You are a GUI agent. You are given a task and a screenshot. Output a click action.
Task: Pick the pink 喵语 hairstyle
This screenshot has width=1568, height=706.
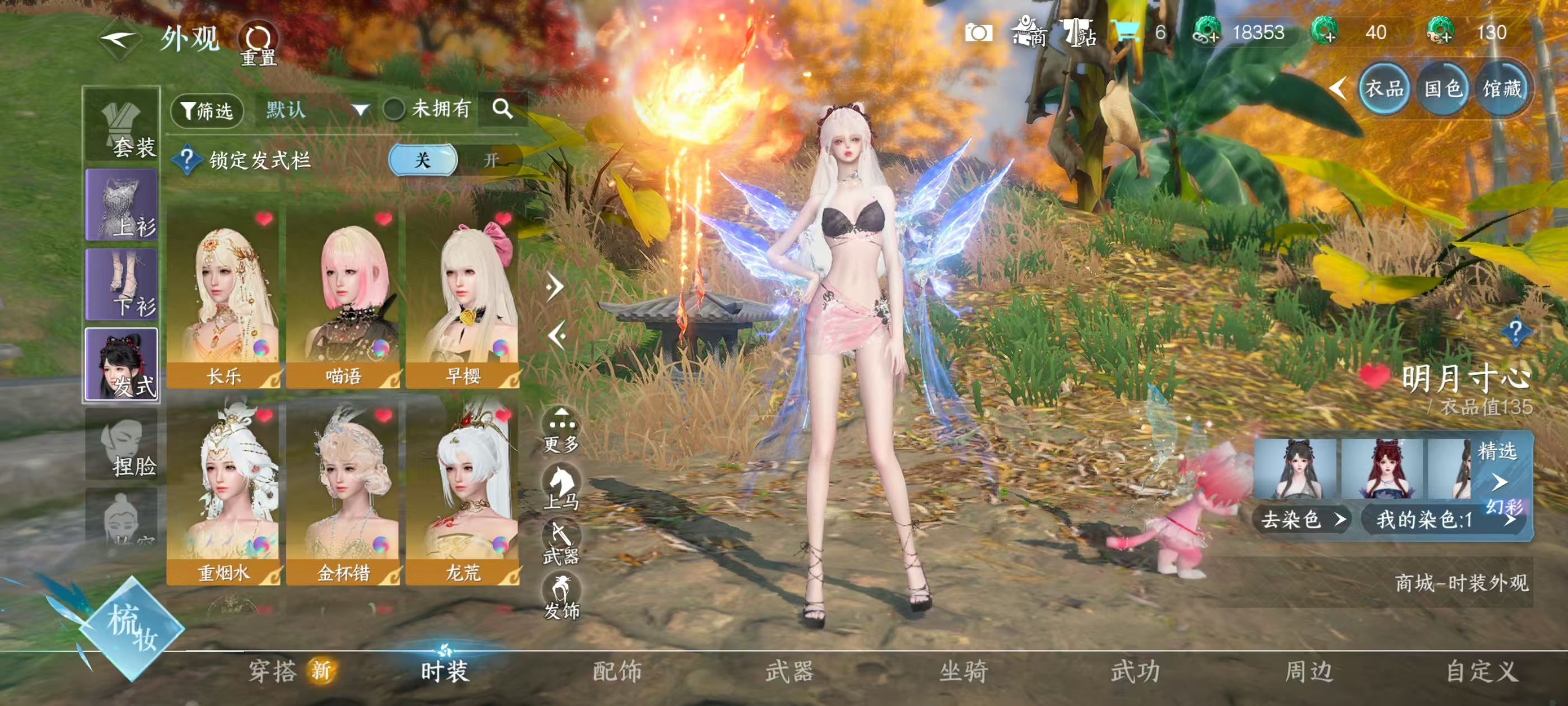(343, 299)
